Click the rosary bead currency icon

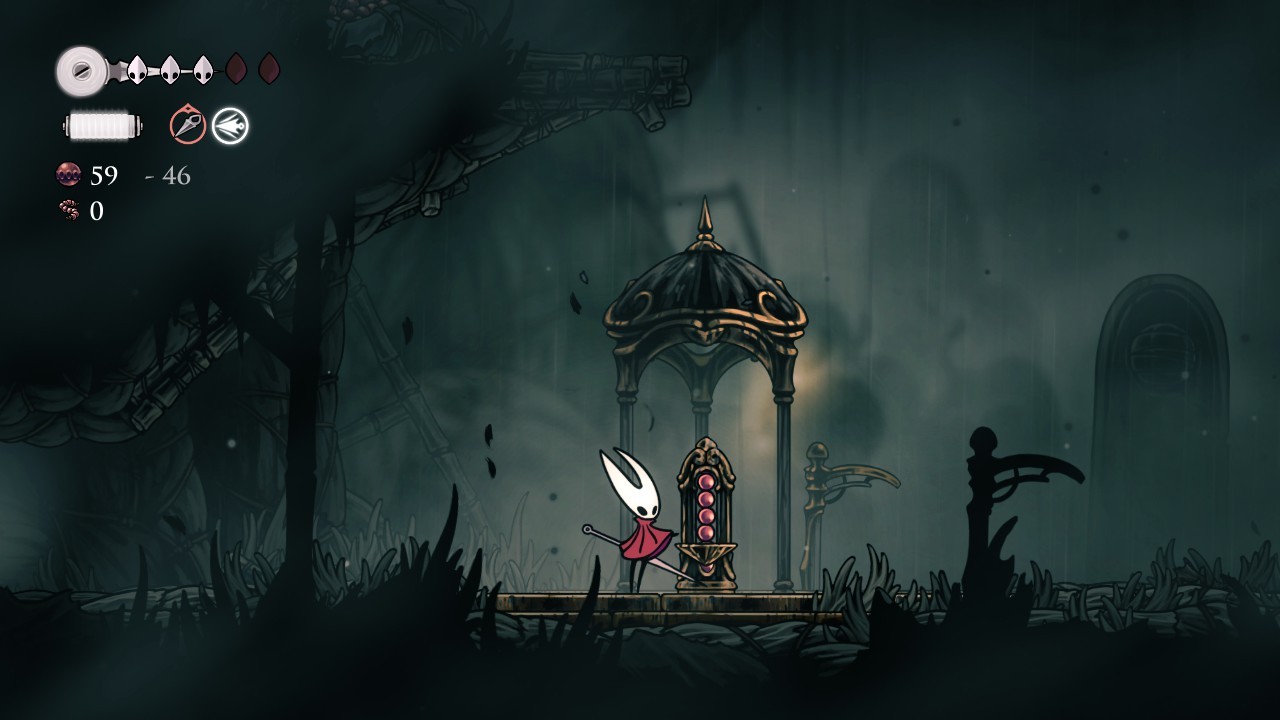coord(68,175)
